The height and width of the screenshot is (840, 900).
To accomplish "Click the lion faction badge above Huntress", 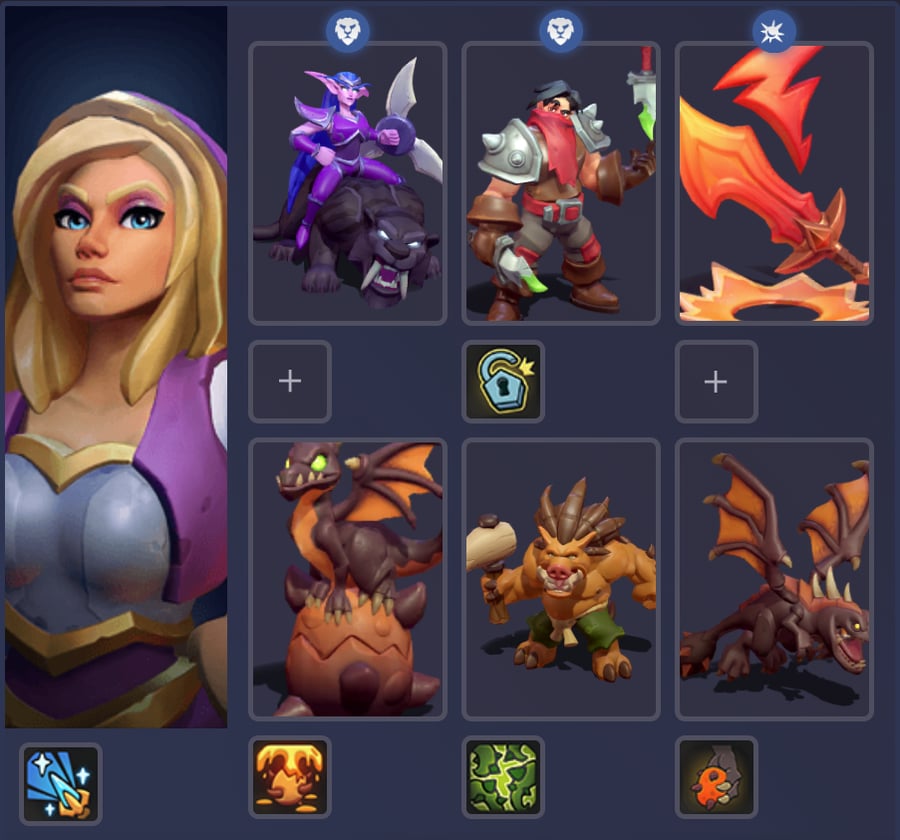I will pos(347,32).
